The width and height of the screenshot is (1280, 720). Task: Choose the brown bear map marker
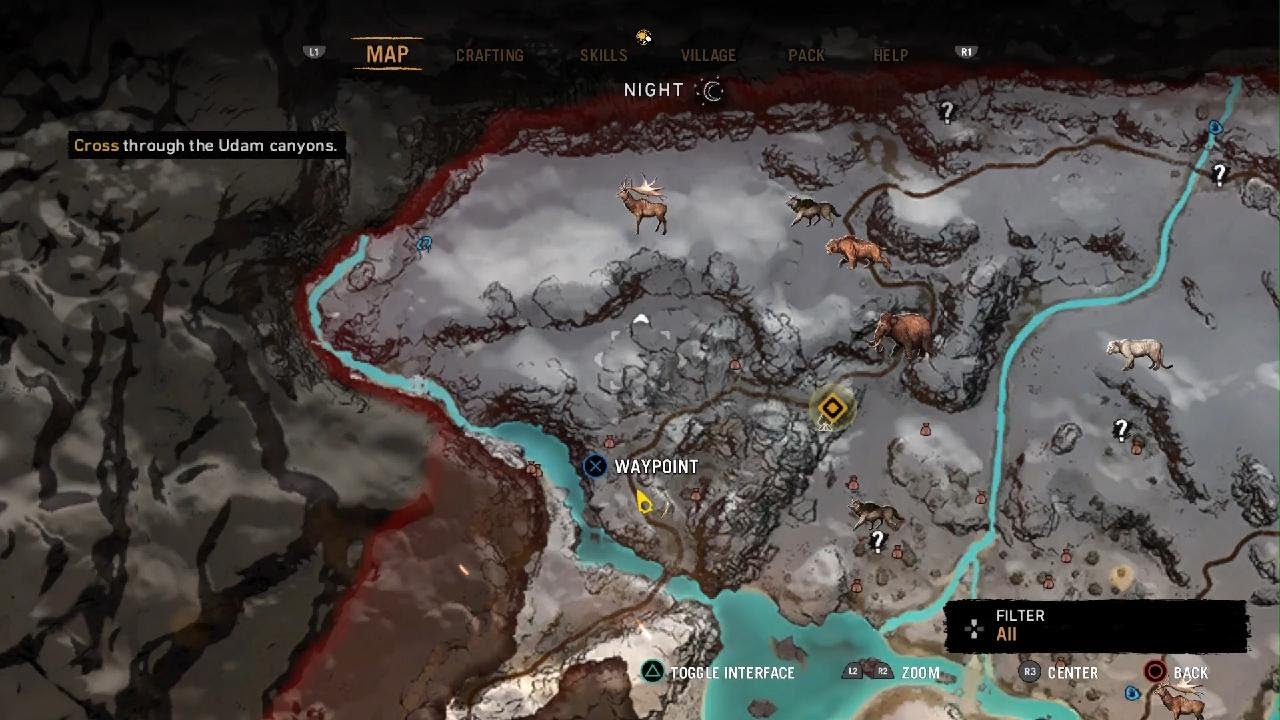tap(856, 251)
